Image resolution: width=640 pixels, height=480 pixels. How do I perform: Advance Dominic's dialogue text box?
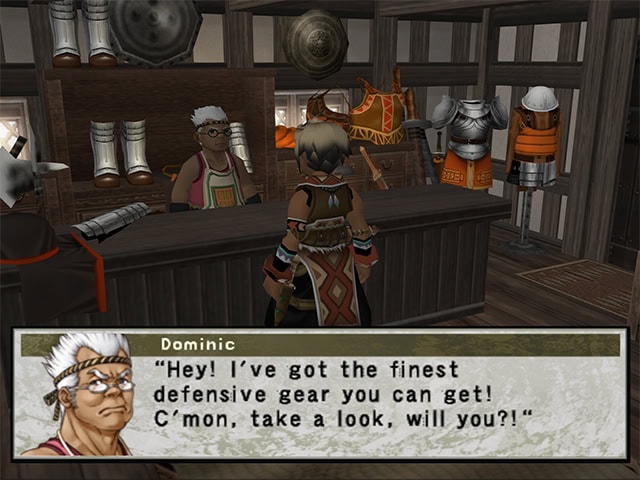pos(380,396)
